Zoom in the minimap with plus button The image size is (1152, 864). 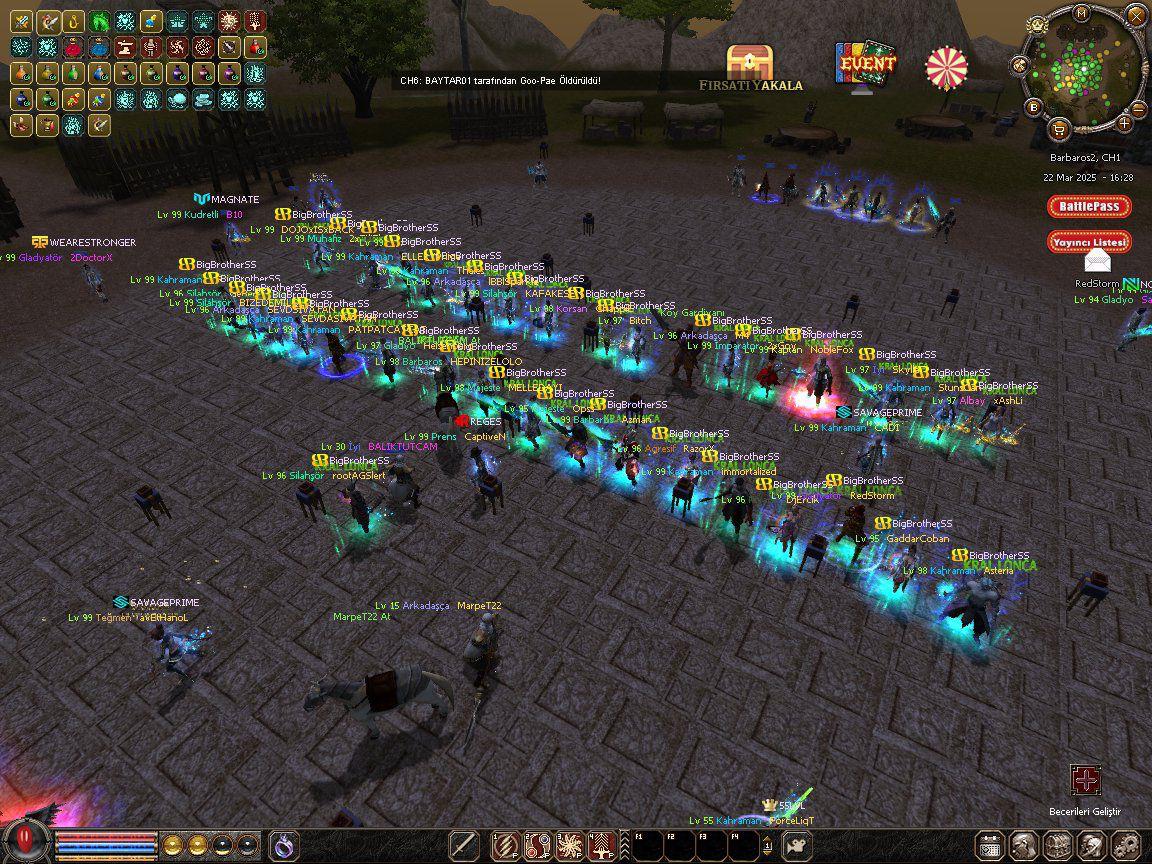click(1125, 123)
